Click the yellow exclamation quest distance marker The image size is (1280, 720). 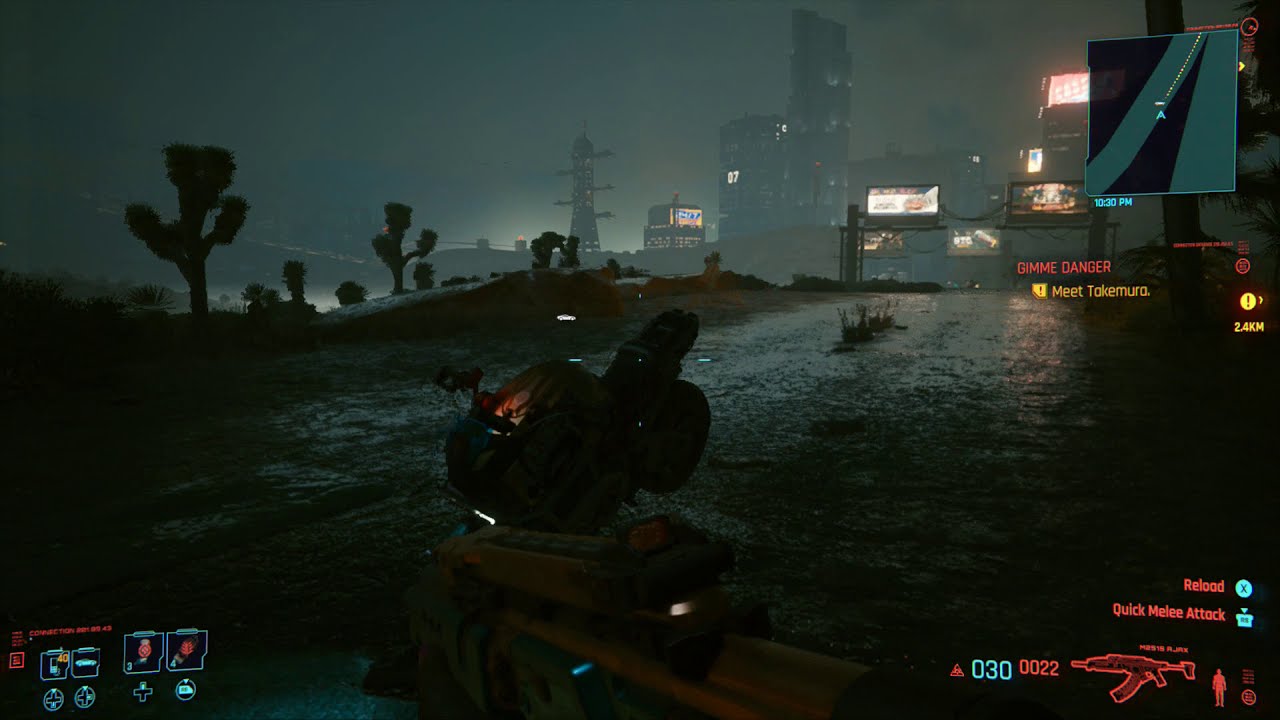pos(1250,298)
